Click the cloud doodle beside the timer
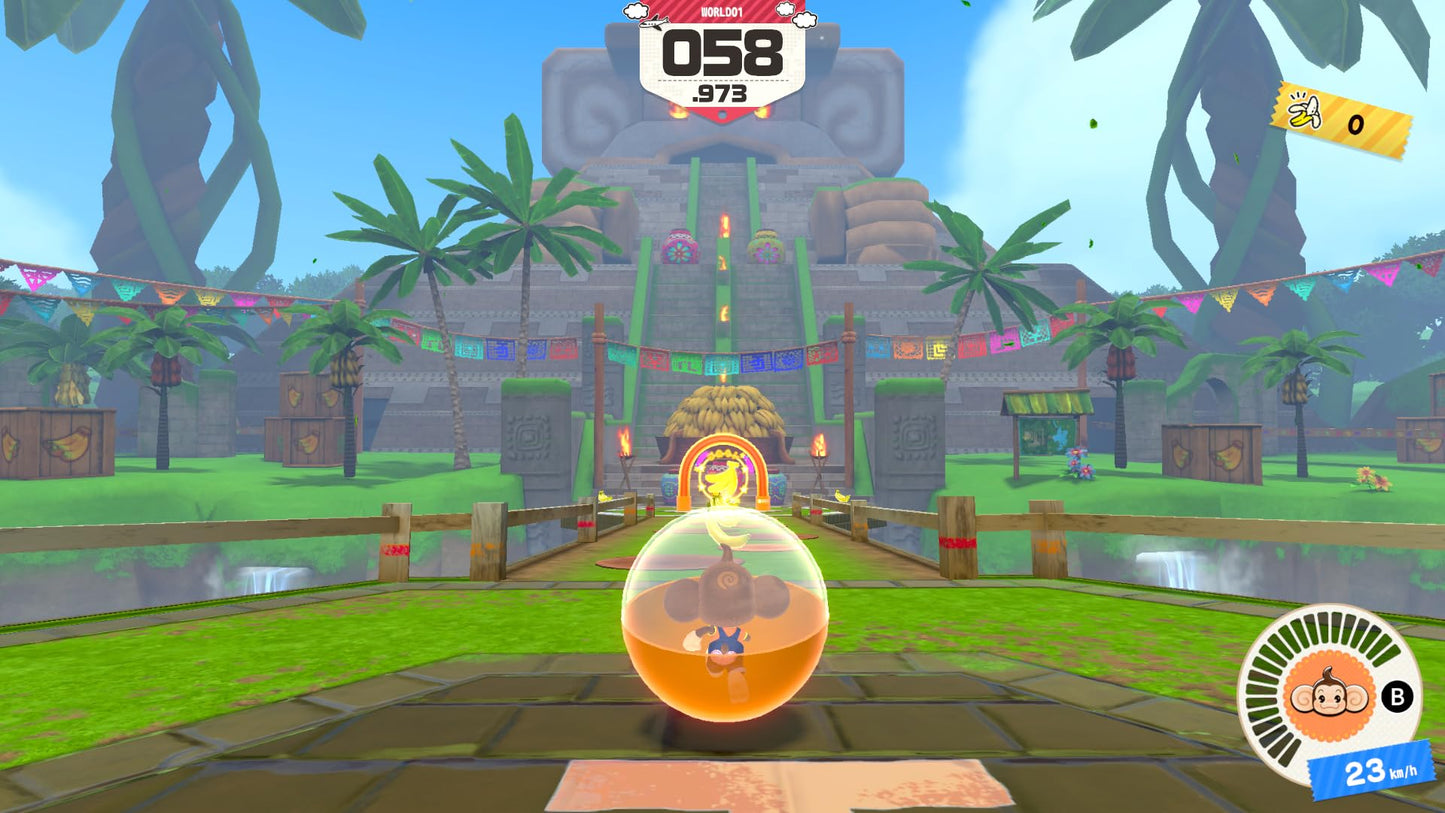 (x=636, y=12)
